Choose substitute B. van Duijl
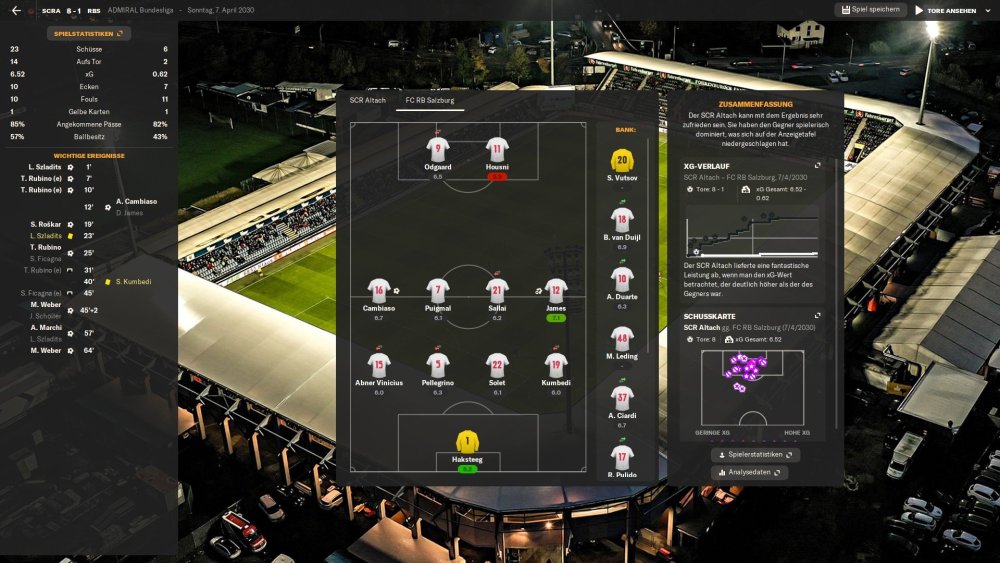The width and height of the screenshot is (1000, 563). tap(622, 221)
